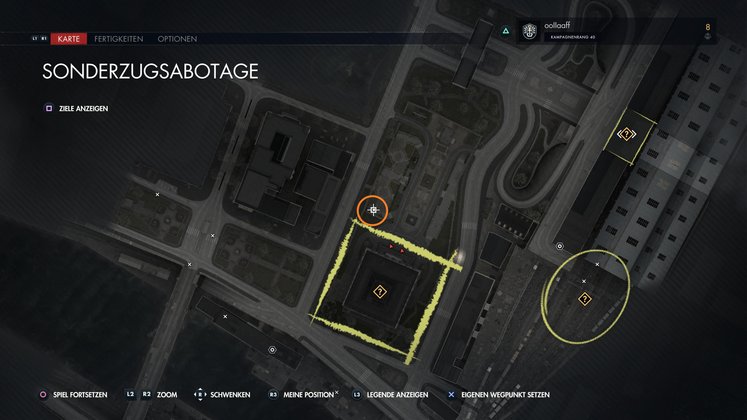Open the Optionen tab
The width and height of the screenshot is (747, 420).
pyautogui.click(x=176, y=39)
